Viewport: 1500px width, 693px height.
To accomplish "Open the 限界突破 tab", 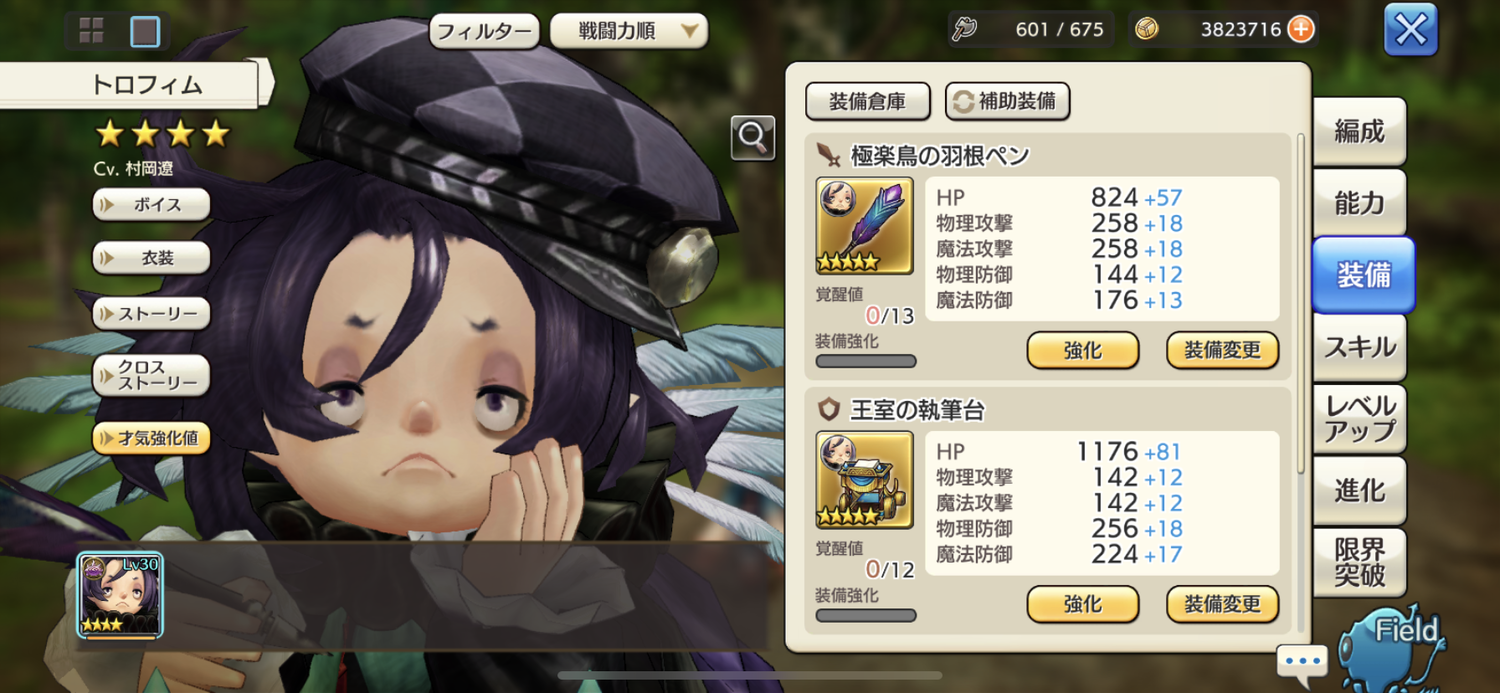I will click(1359, 562).
